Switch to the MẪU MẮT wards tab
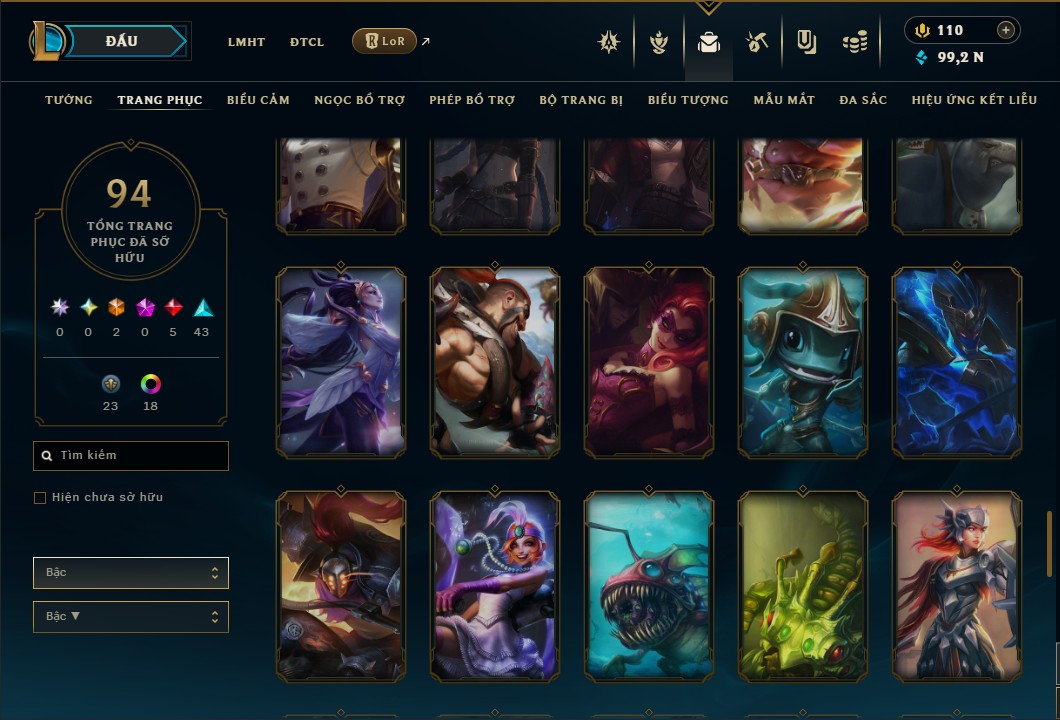The height and width of the screenshot is (720, 1060). pyautogui.click(x=784, y=100)
